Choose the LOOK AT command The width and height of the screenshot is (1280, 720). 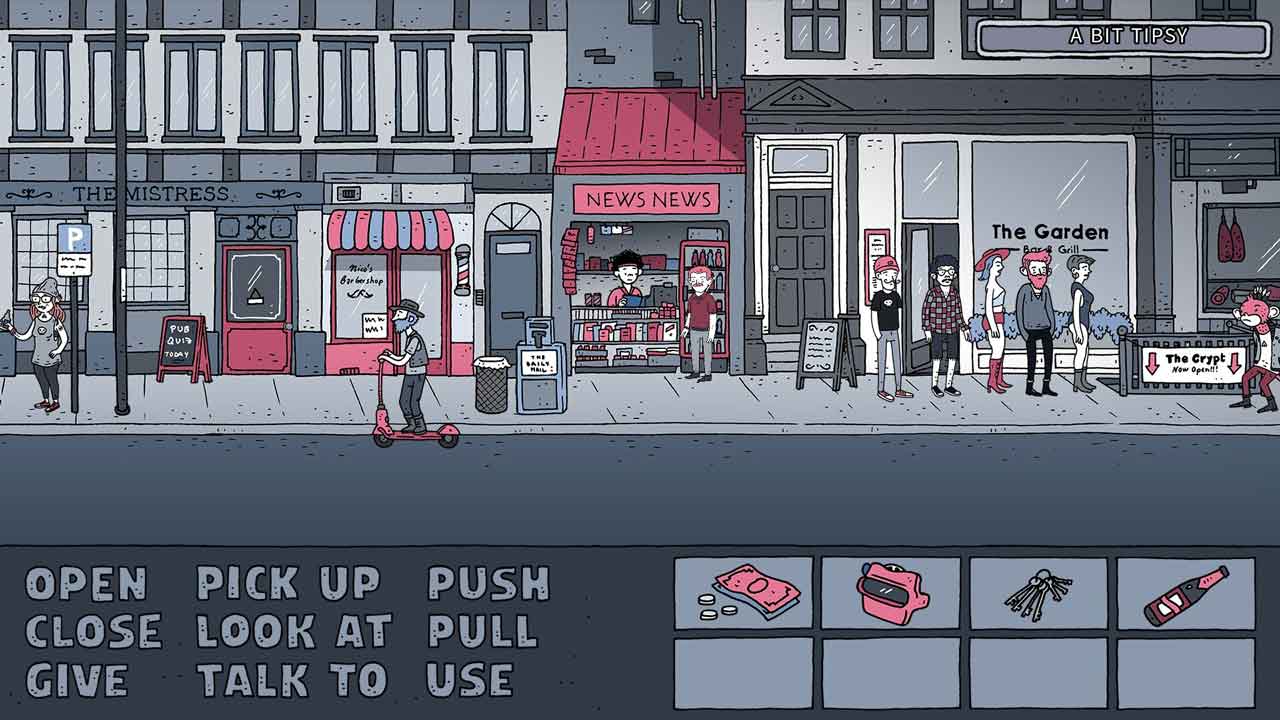point(294,632)
